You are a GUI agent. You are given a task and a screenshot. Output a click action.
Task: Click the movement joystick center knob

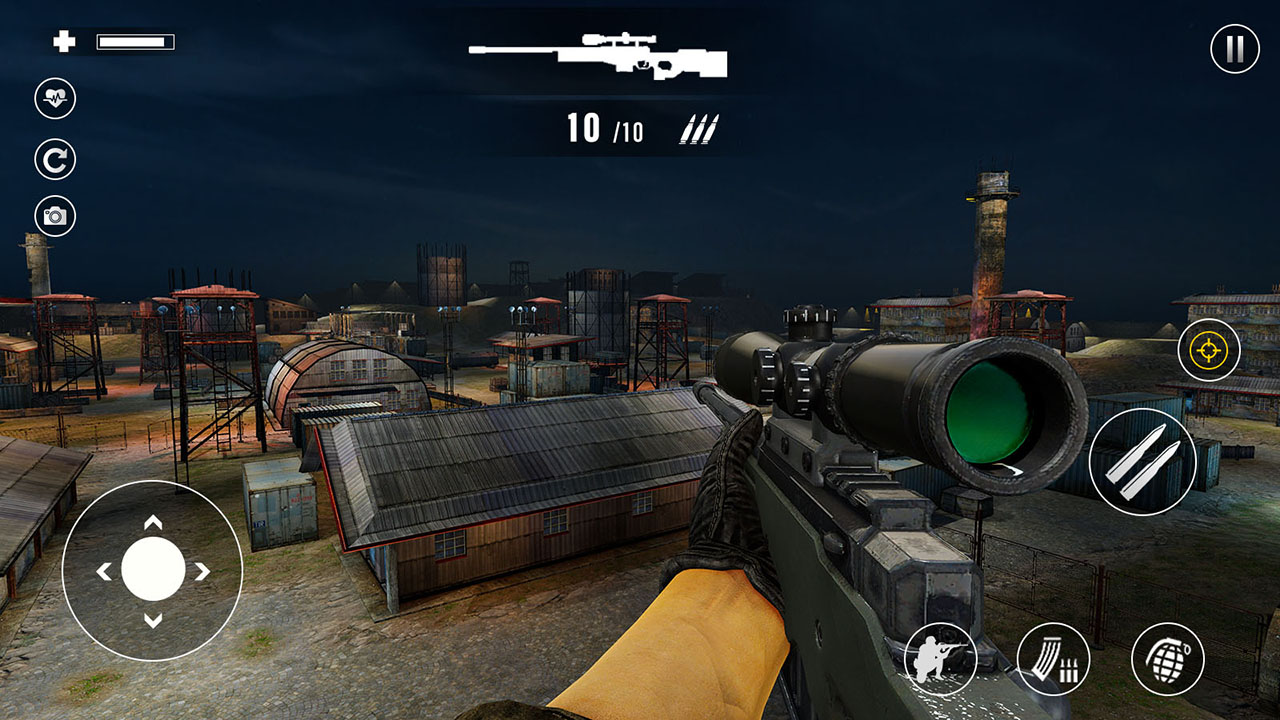153,570
